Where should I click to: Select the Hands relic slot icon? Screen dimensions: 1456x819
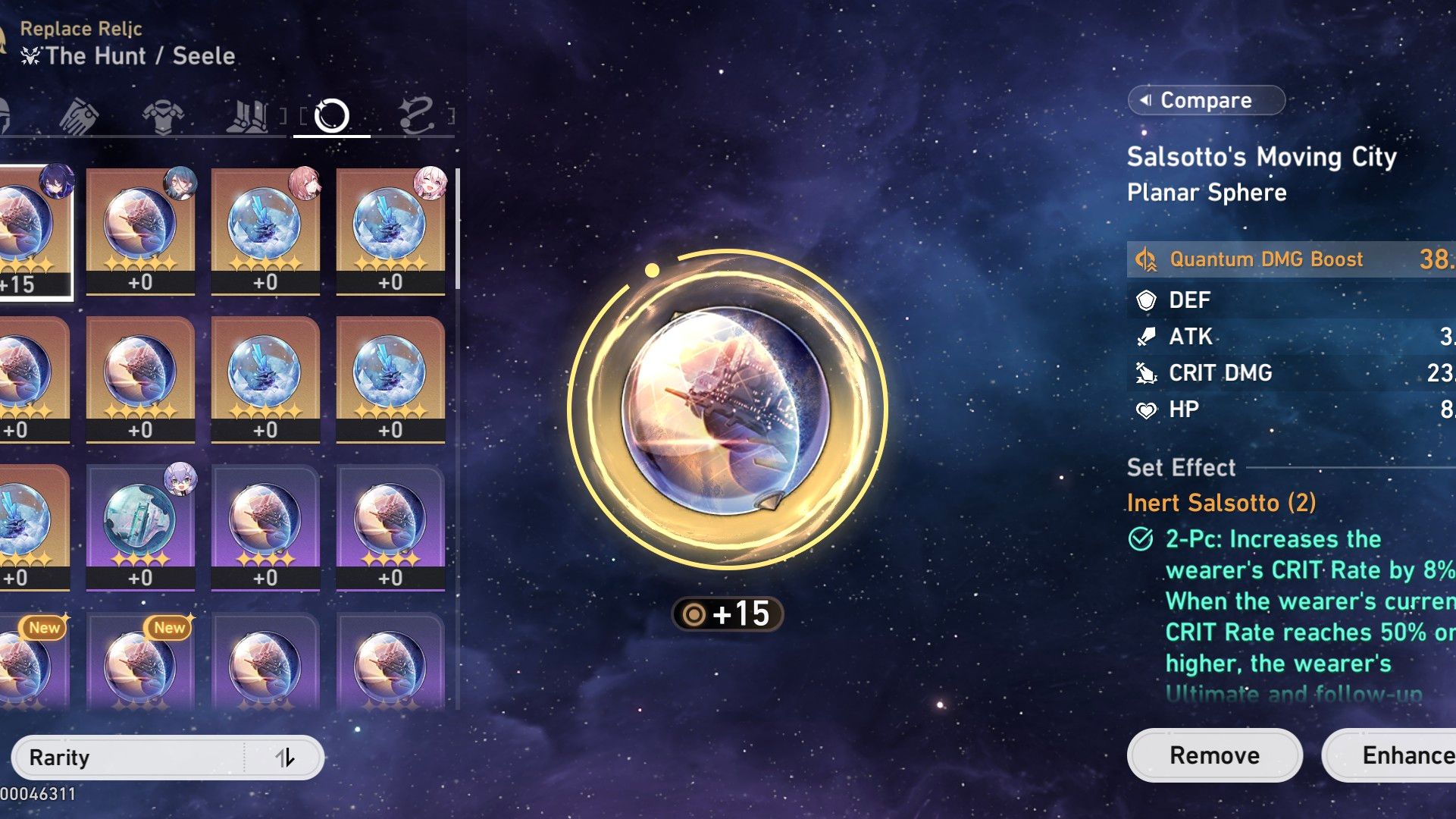[x=80, y=115]
